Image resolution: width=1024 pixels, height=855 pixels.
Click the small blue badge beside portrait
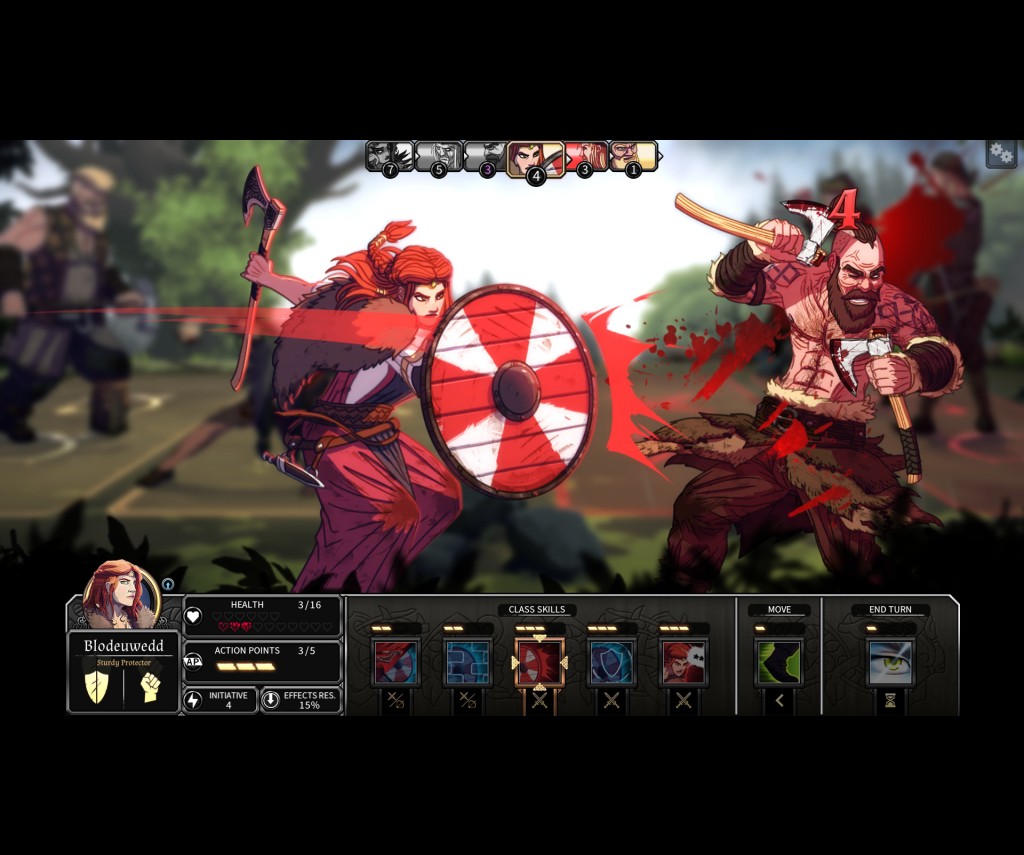coord(168,584)
